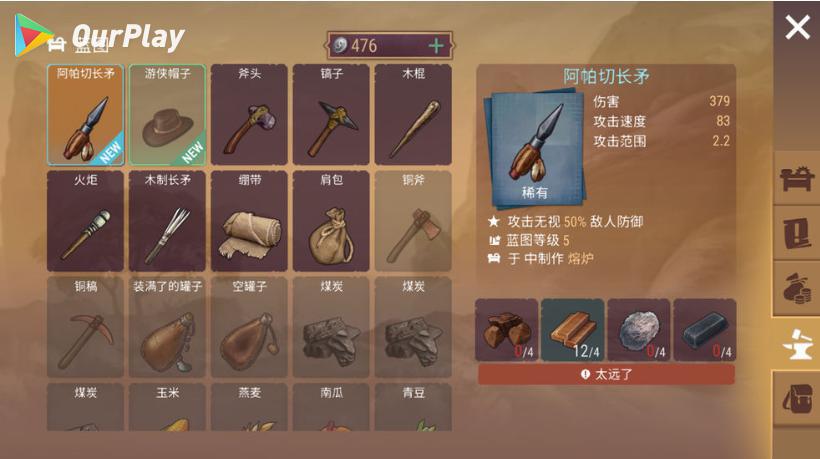This screenshot has width=820, height=459.
Task: Choose the 铜斧 copper axe blueprint
Action: tap(413, 221)
